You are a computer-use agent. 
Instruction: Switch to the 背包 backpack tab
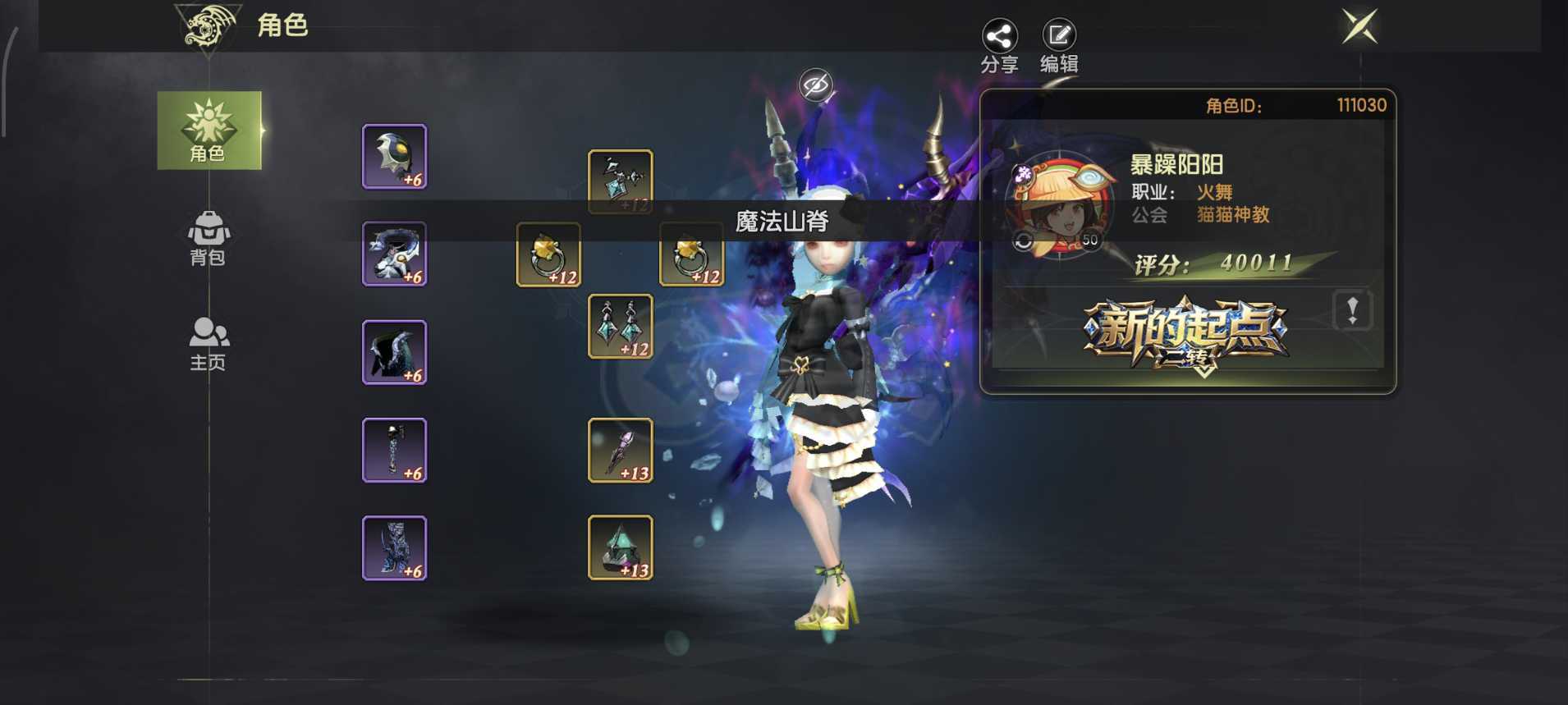[208, 236]
